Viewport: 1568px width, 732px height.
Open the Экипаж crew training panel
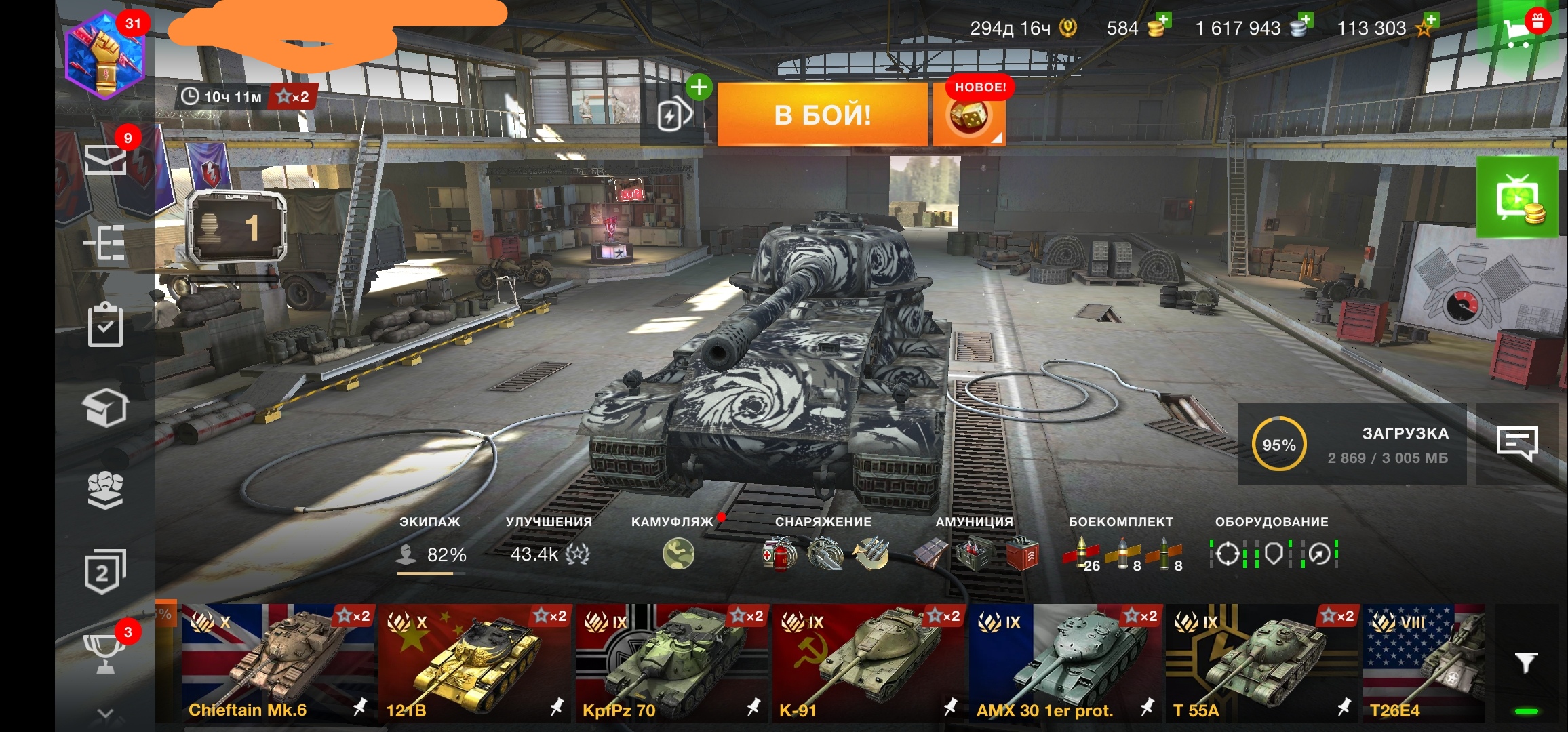click(x=431, y=553)
